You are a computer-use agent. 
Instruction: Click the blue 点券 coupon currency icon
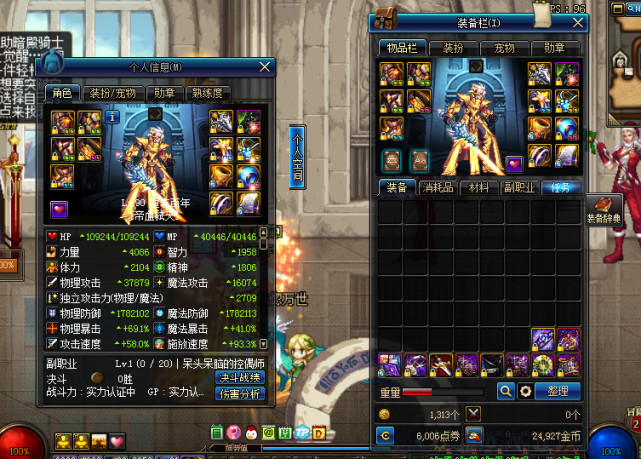(385, 435)
